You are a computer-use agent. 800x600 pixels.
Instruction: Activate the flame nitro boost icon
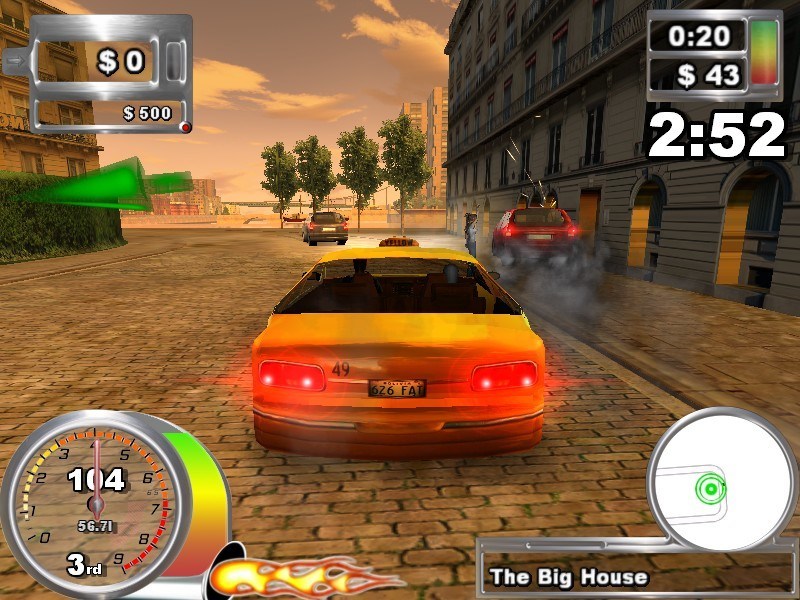pos(300,577)
